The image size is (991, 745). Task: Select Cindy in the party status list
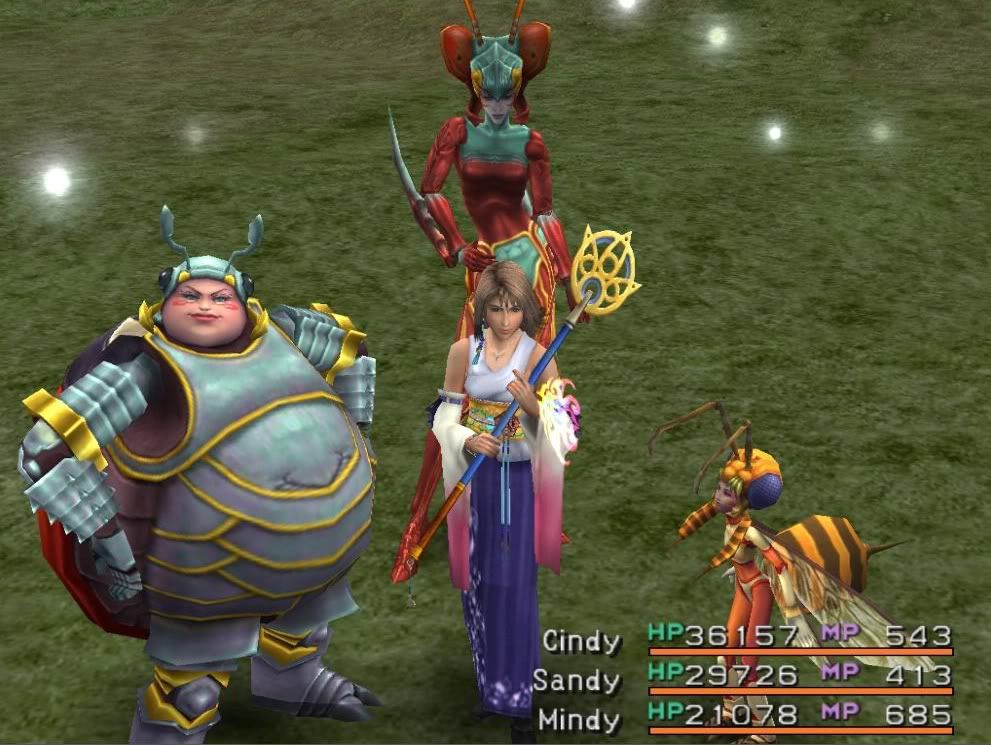pos(581,641)
